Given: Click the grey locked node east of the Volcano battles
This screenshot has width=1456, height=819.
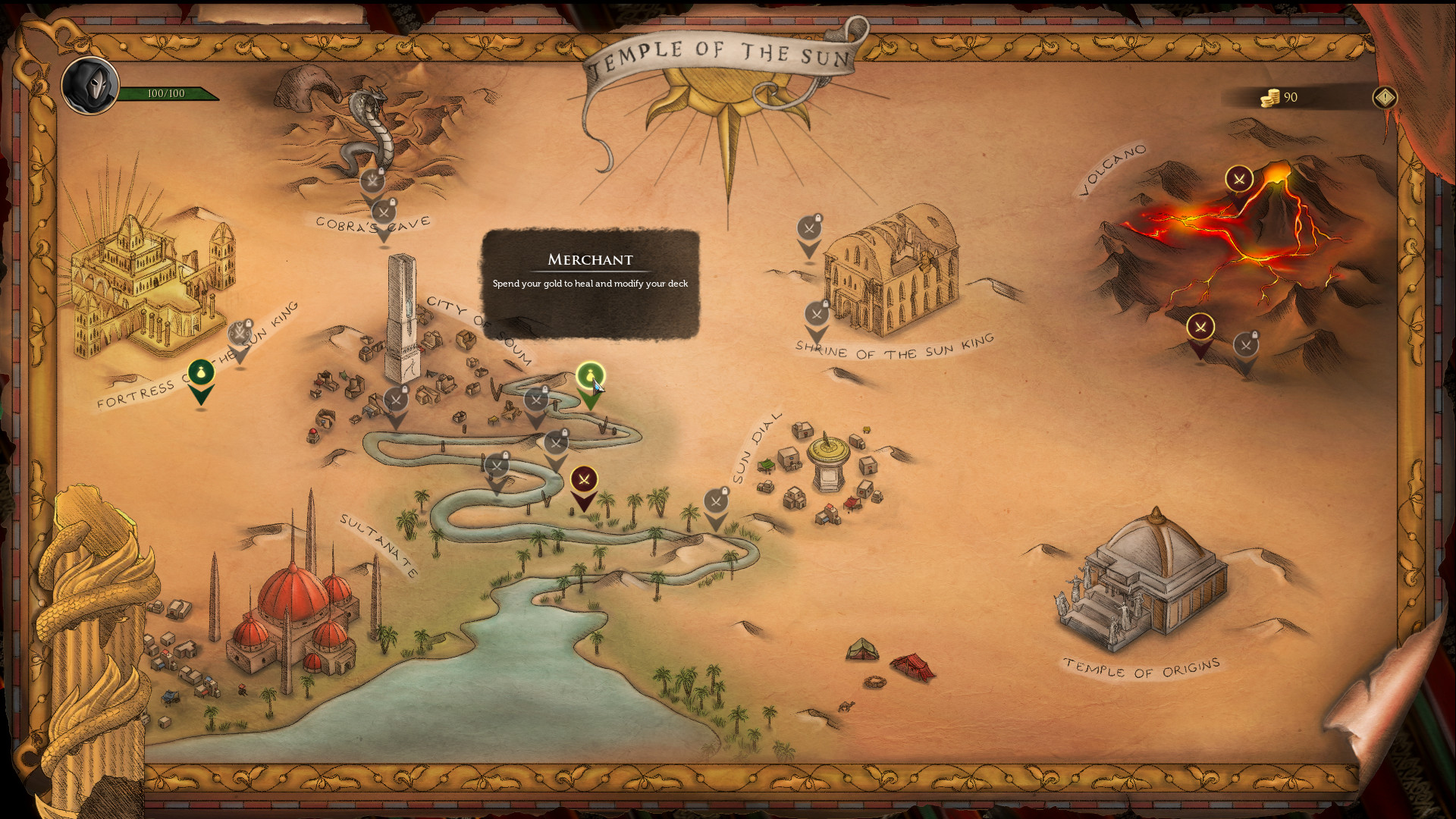Looking at the screenshot, I should (x=1247, y=344).
